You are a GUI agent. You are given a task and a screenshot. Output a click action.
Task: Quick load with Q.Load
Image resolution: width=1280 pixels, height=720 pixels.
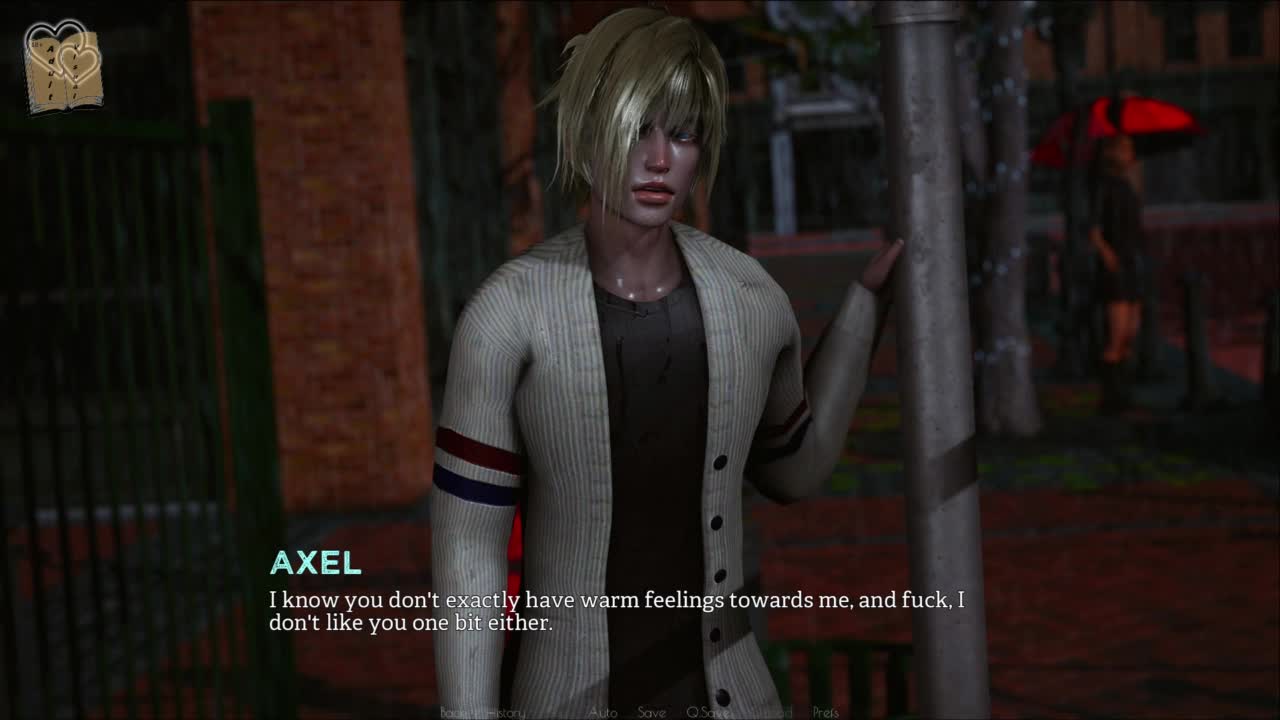(x=771, y=713)
